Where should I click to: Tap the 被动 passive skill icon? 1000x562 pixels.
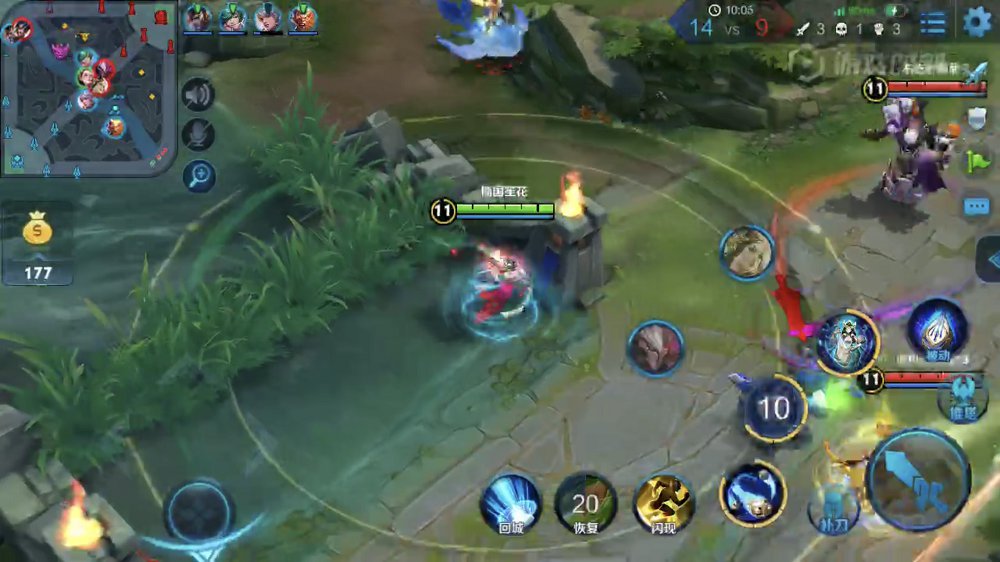point(936,328)
